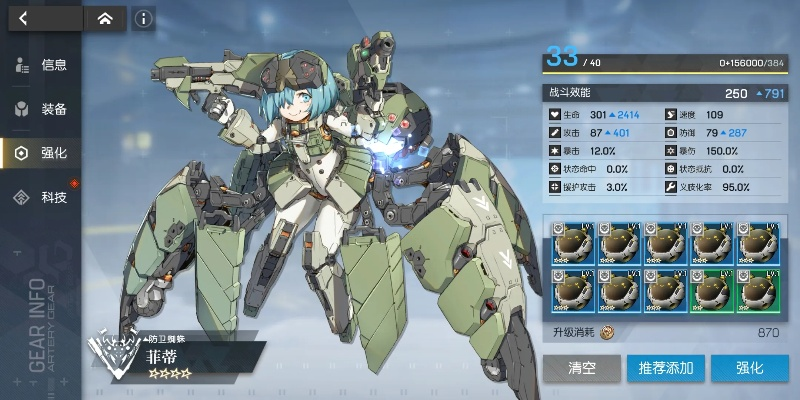Go back using the arrow button
800x400 pixels.
pyautogui.click(x=24, y=17)
